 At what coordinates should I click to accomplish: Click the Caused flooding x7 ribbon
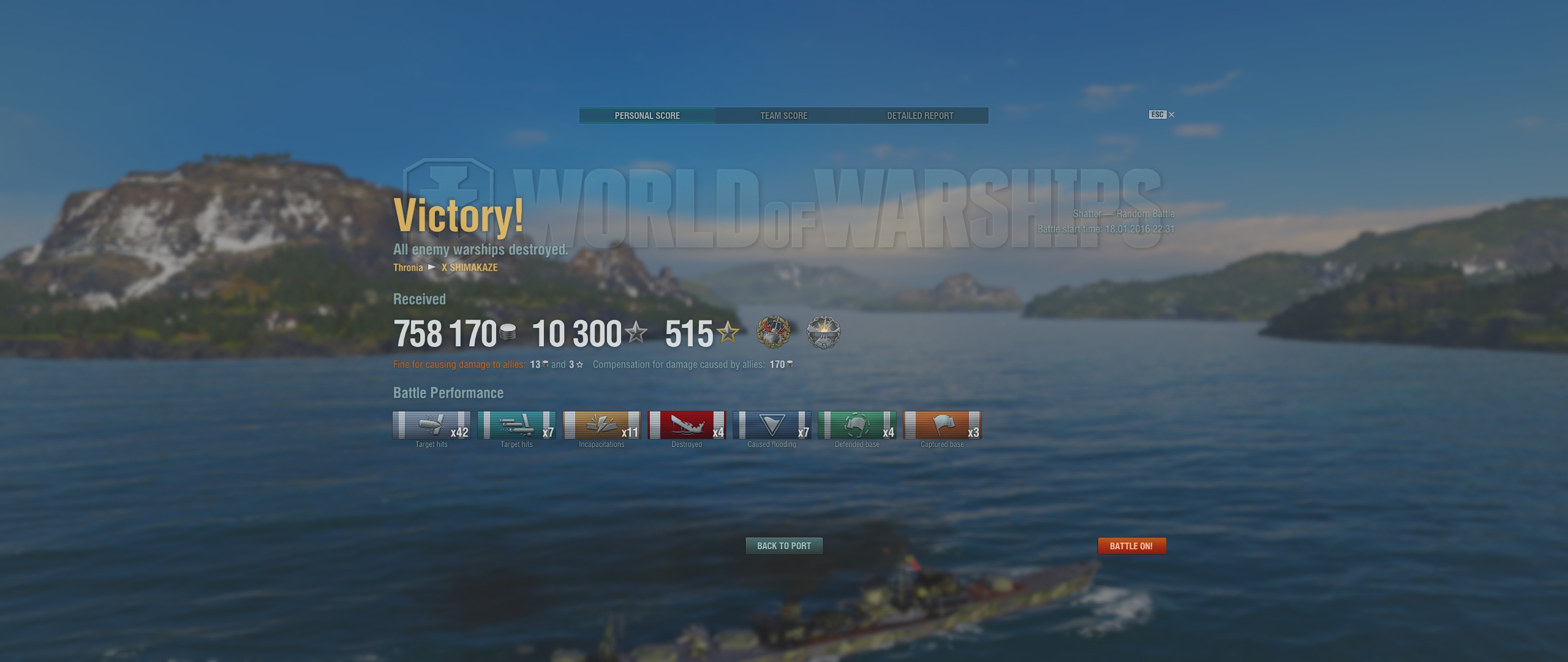[772, 425]
